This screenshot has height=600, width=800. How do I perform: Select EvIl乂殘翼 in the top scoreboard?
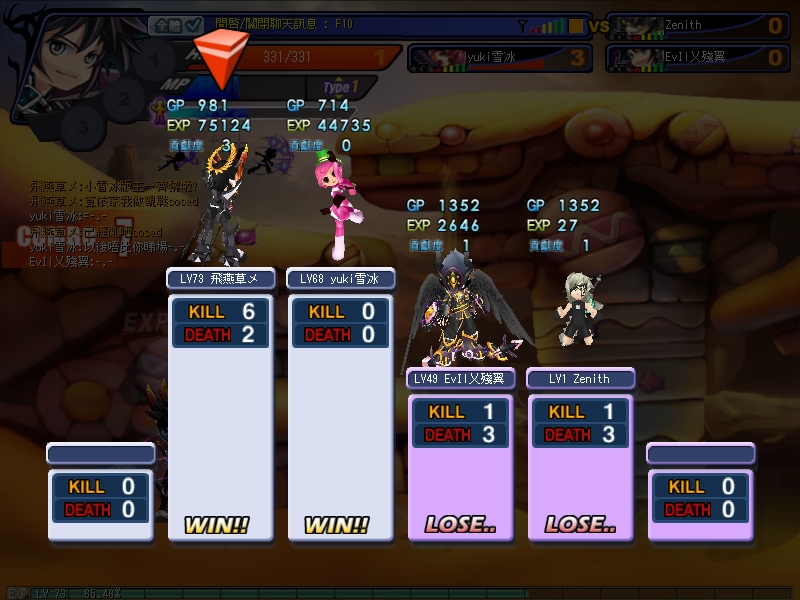[x=697, y=57]
